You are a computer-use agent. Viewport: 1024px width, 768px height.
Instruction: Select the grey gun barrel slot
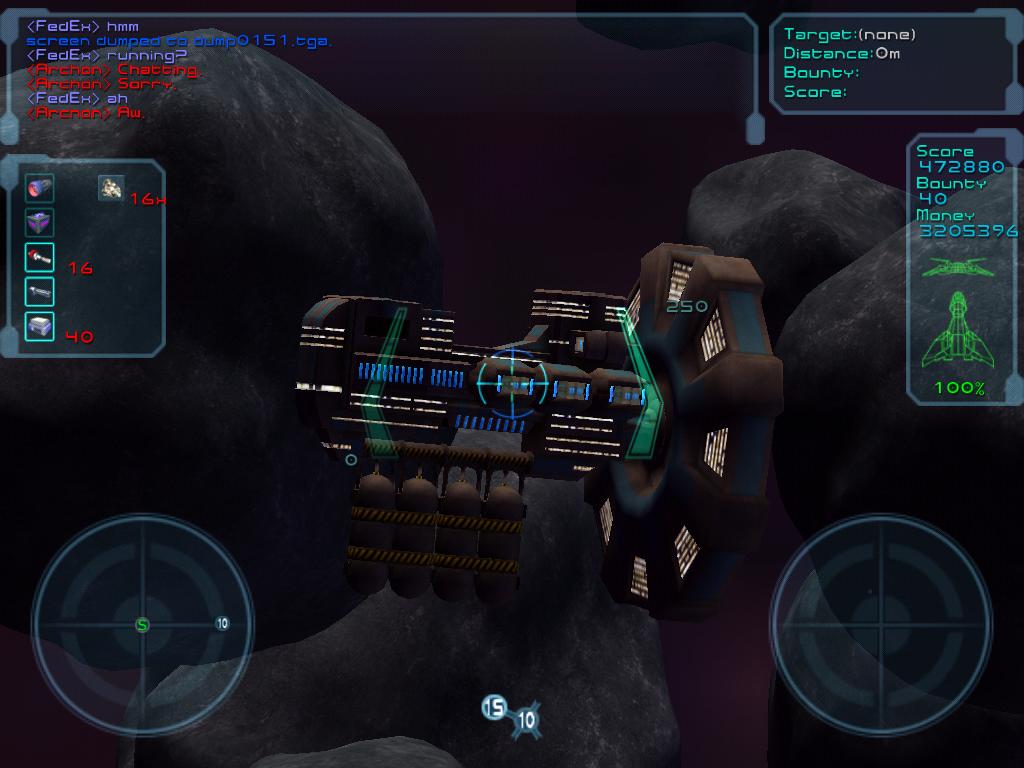pos(39,291)
